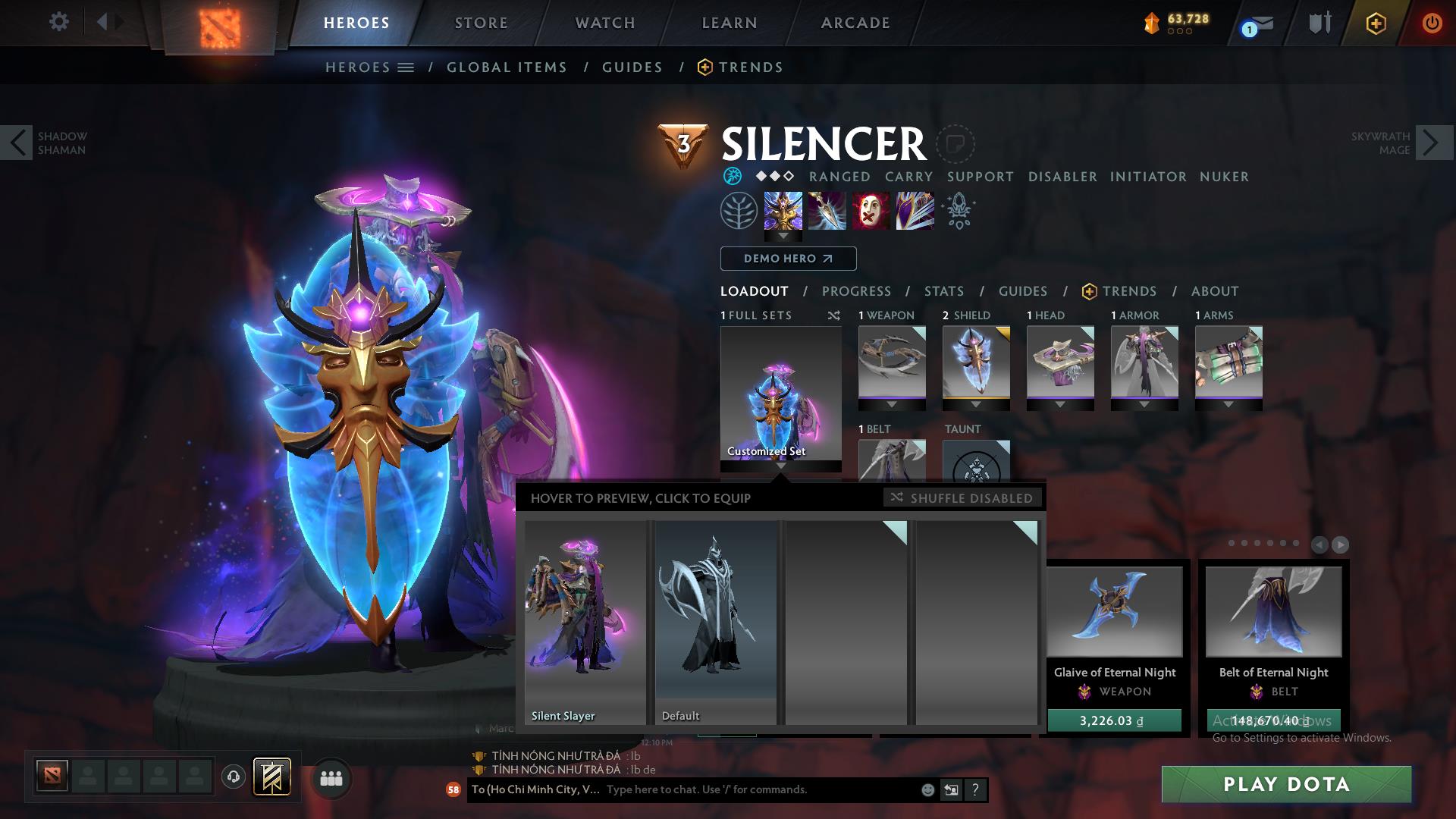Open Dota Plus hexagon icon at top right
Image resolution: width=1456 pixels, height=819 pixels.
coord(1376,23)
